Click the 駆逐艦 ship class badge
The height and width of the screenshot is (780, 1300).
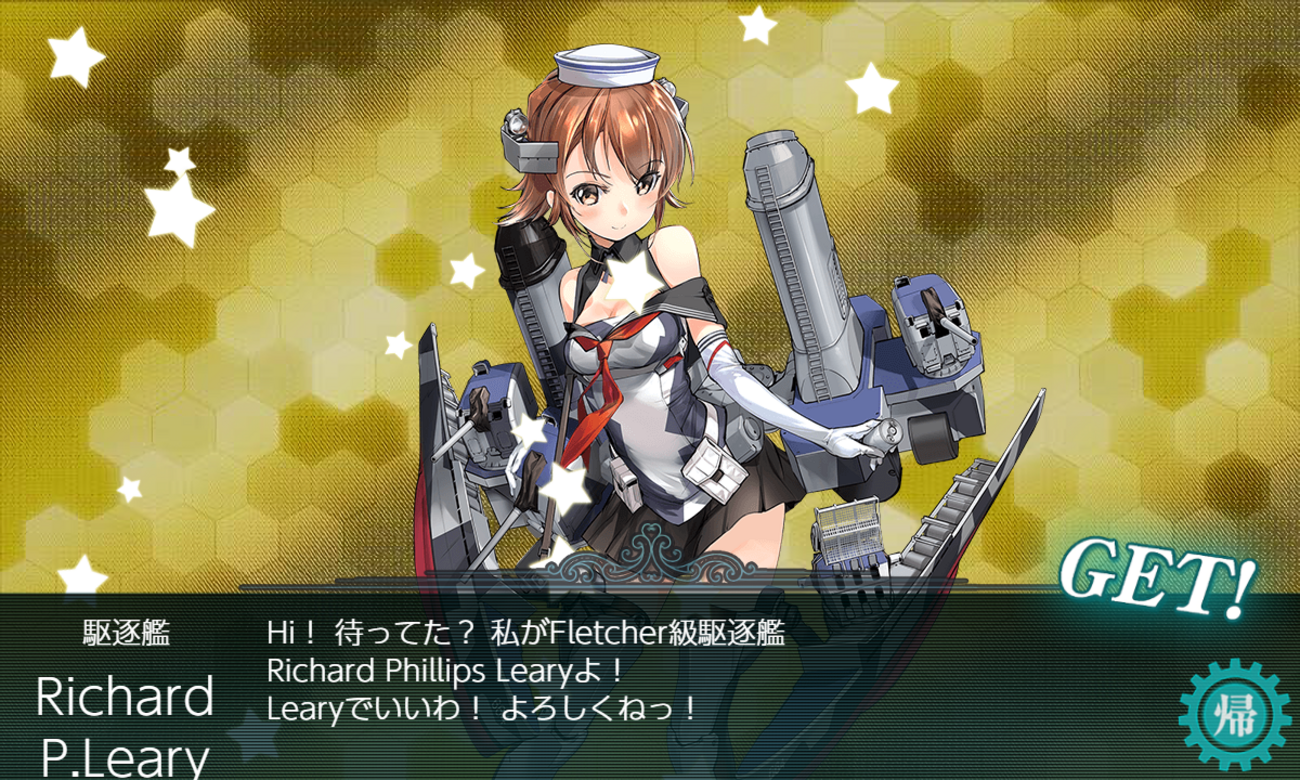(x=126, y=630)
